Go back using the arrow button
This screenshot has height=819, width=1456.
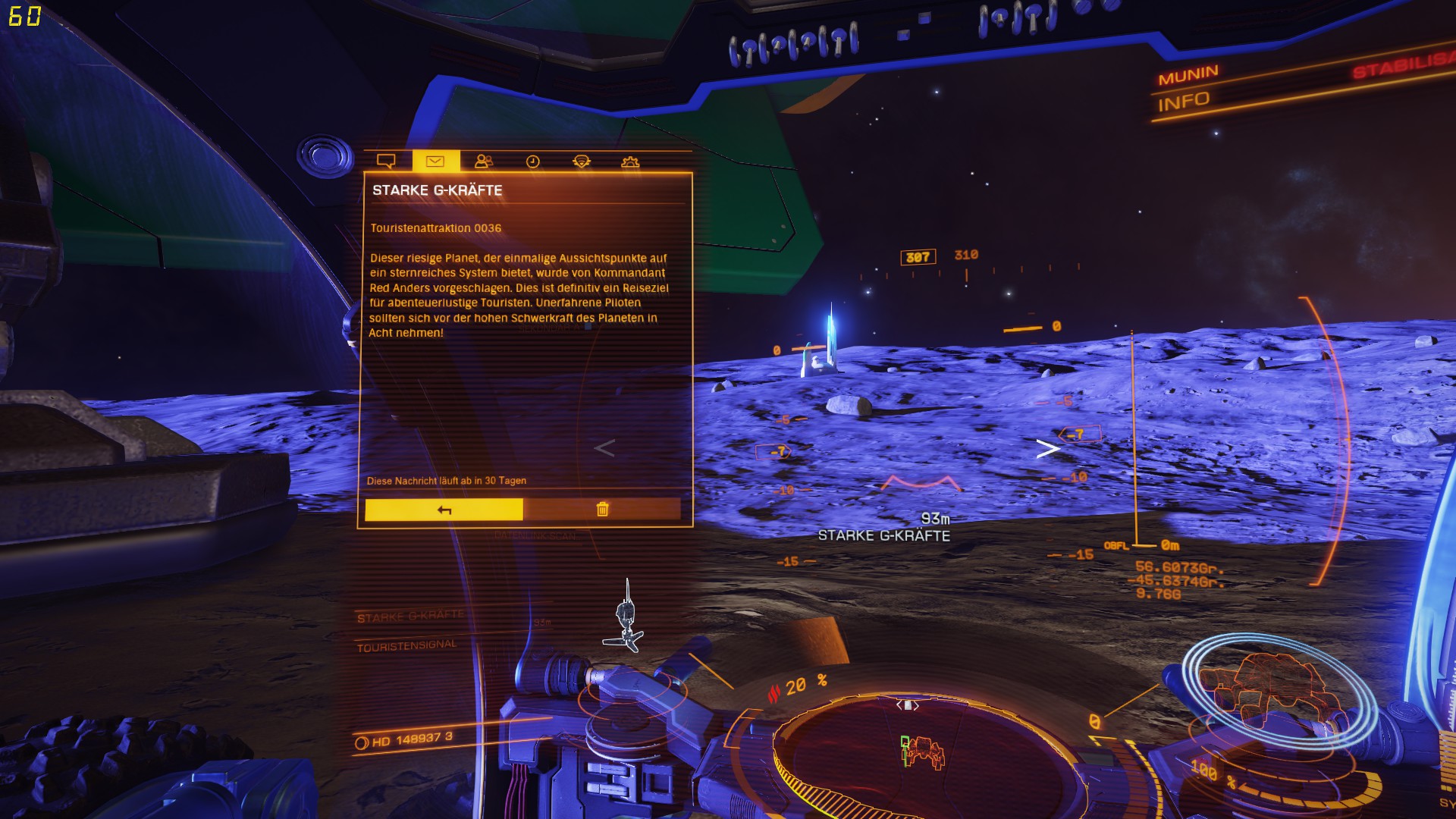[x=444, y=510]
